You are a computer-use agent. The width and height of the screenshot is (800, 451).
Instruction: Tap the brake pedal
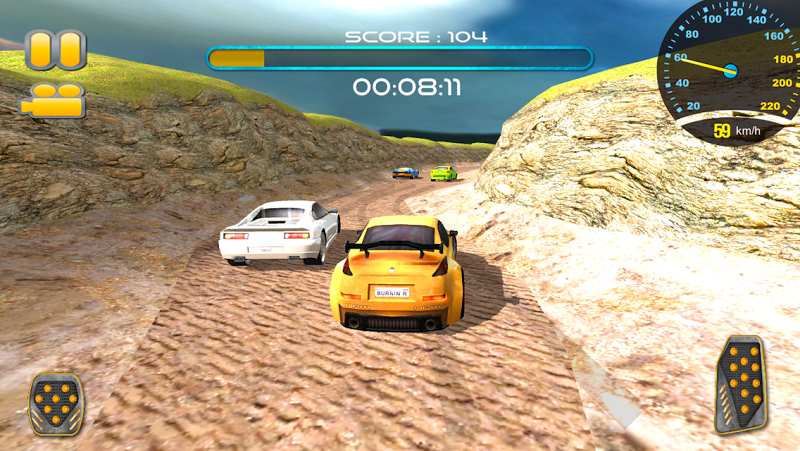click(56, 402)
